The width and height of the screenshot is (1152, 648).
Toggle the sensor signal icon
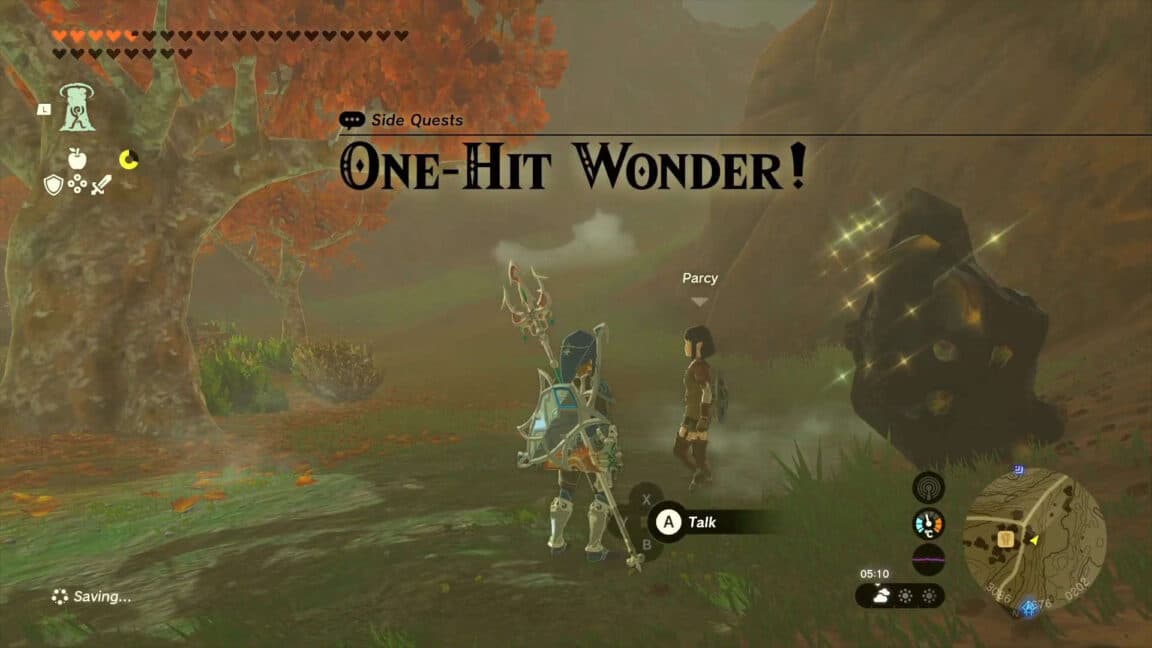point(928,487)
